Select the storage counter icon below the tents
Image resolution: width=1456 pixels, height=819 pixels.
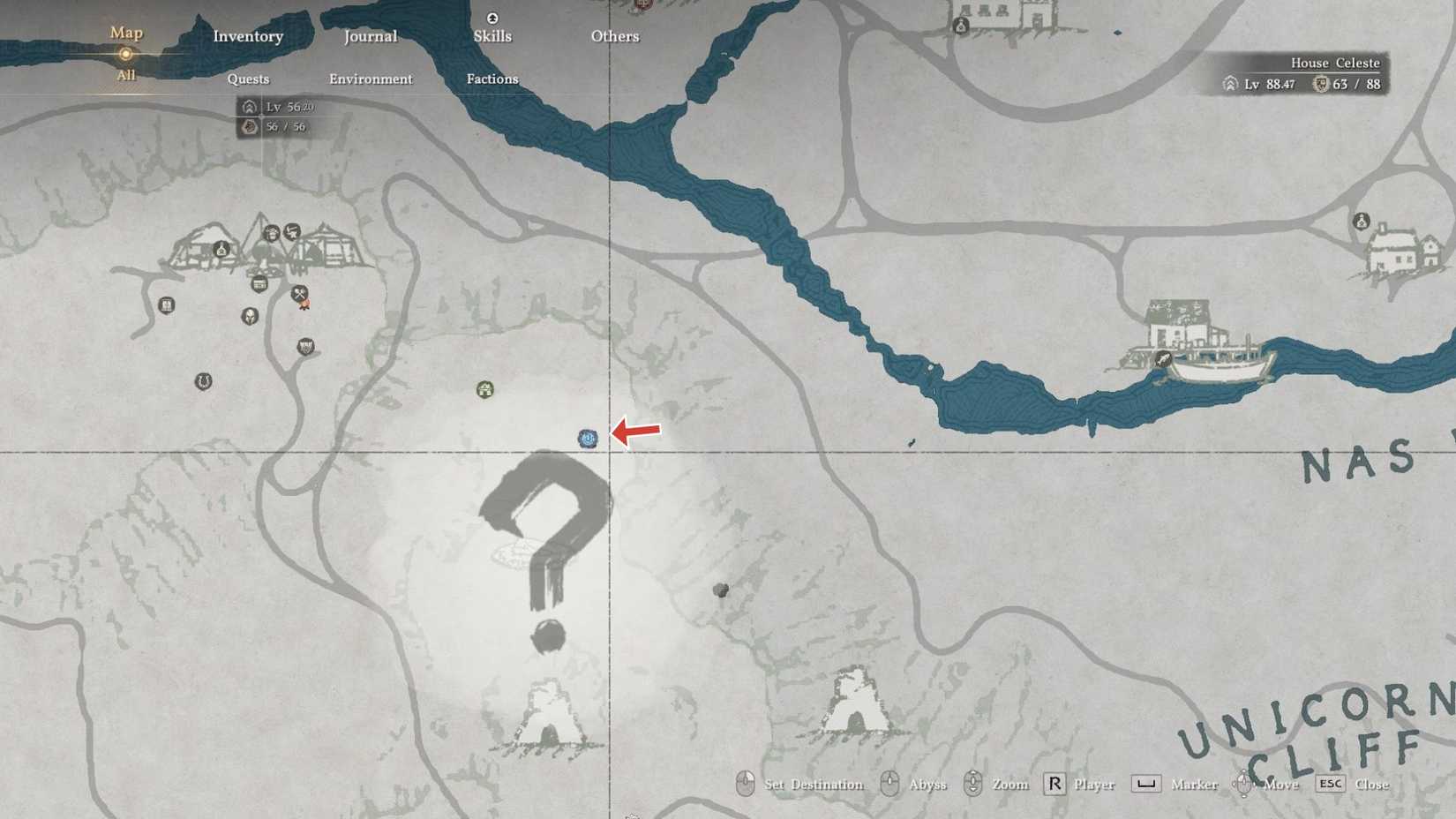pyautogui.click(x=260, y=283)
